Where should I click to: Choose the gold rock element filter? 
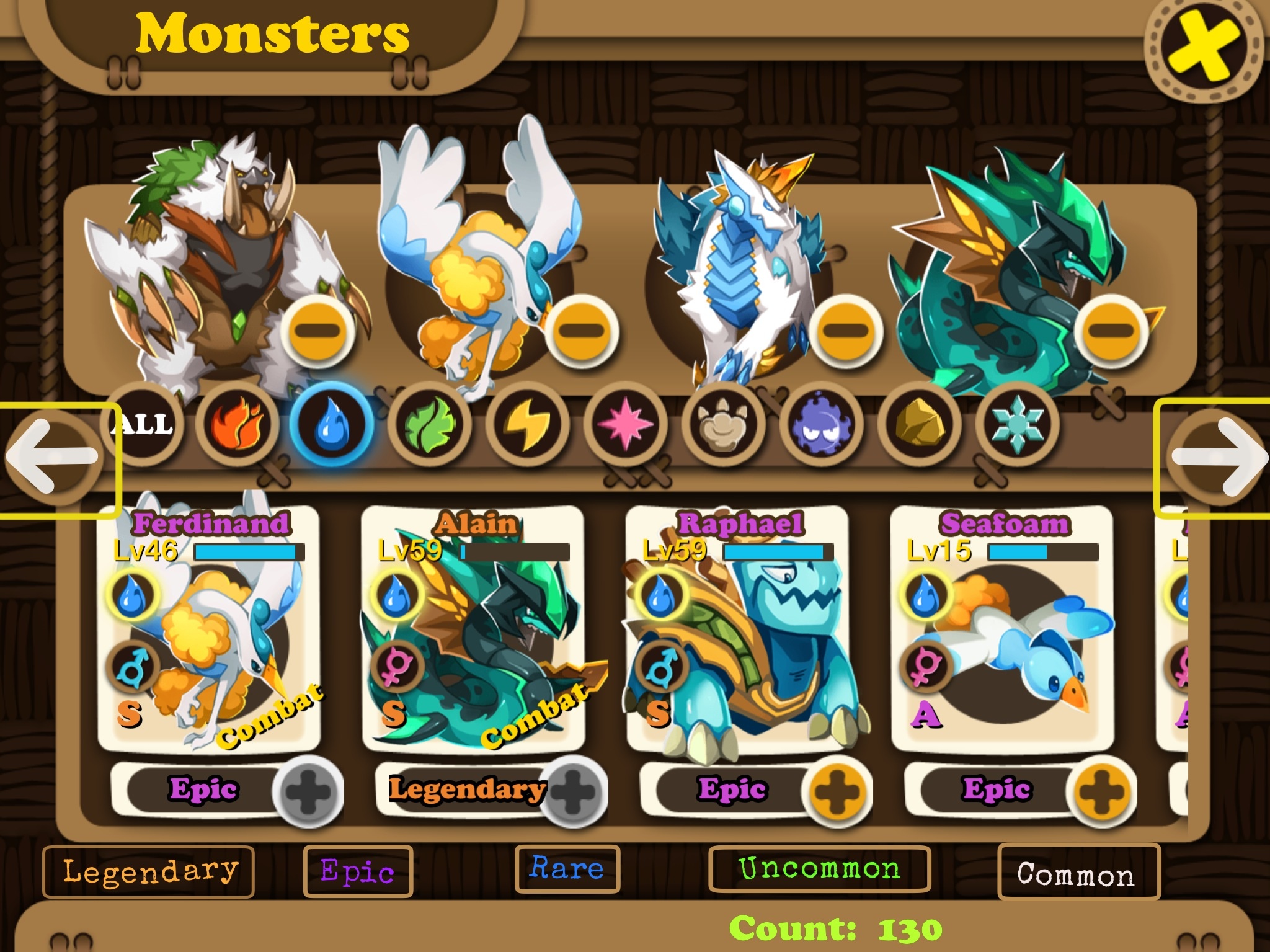[x=918, y=425]
